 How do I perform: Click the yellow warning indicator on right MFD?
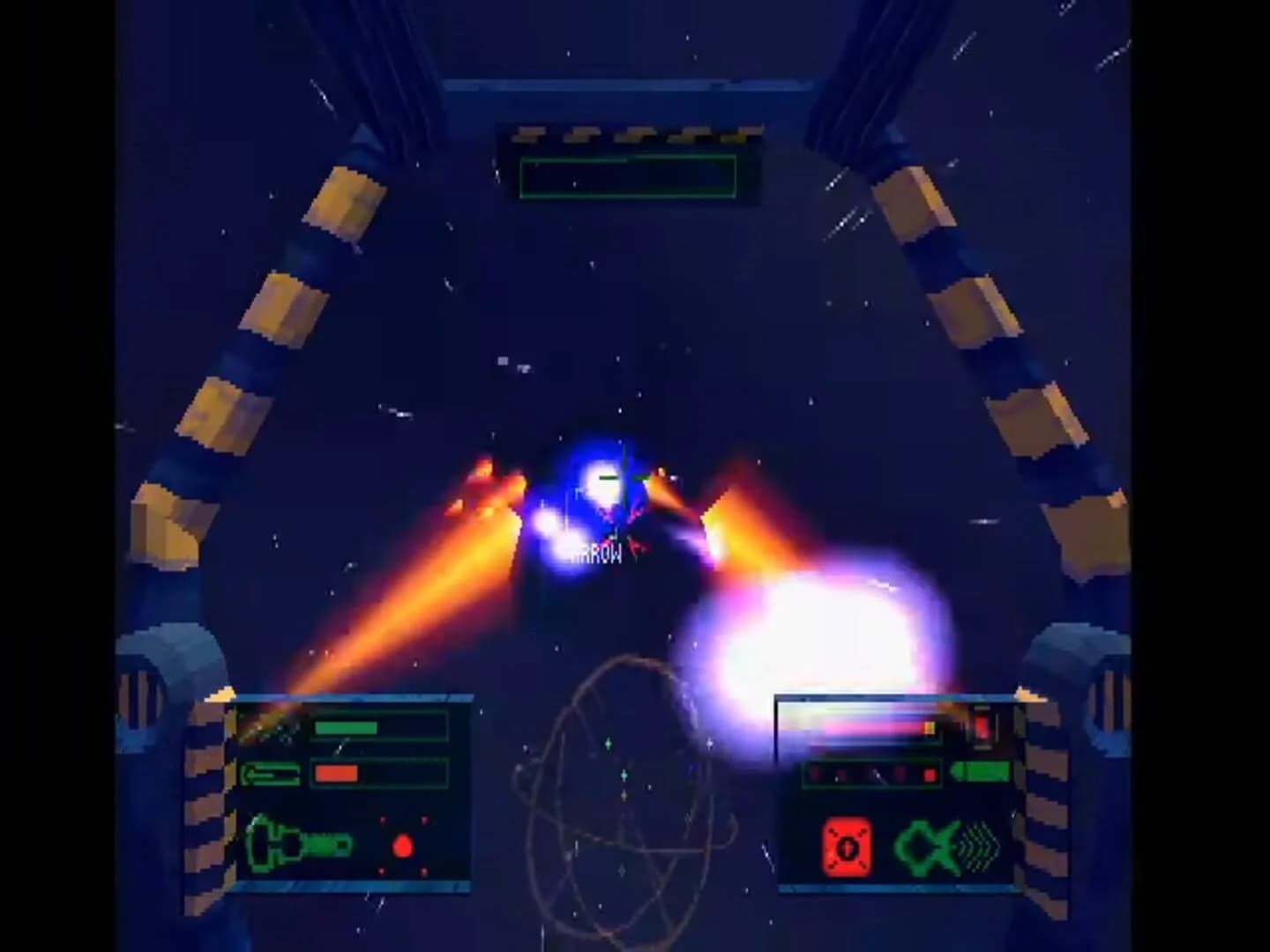[x=930, y=728]
